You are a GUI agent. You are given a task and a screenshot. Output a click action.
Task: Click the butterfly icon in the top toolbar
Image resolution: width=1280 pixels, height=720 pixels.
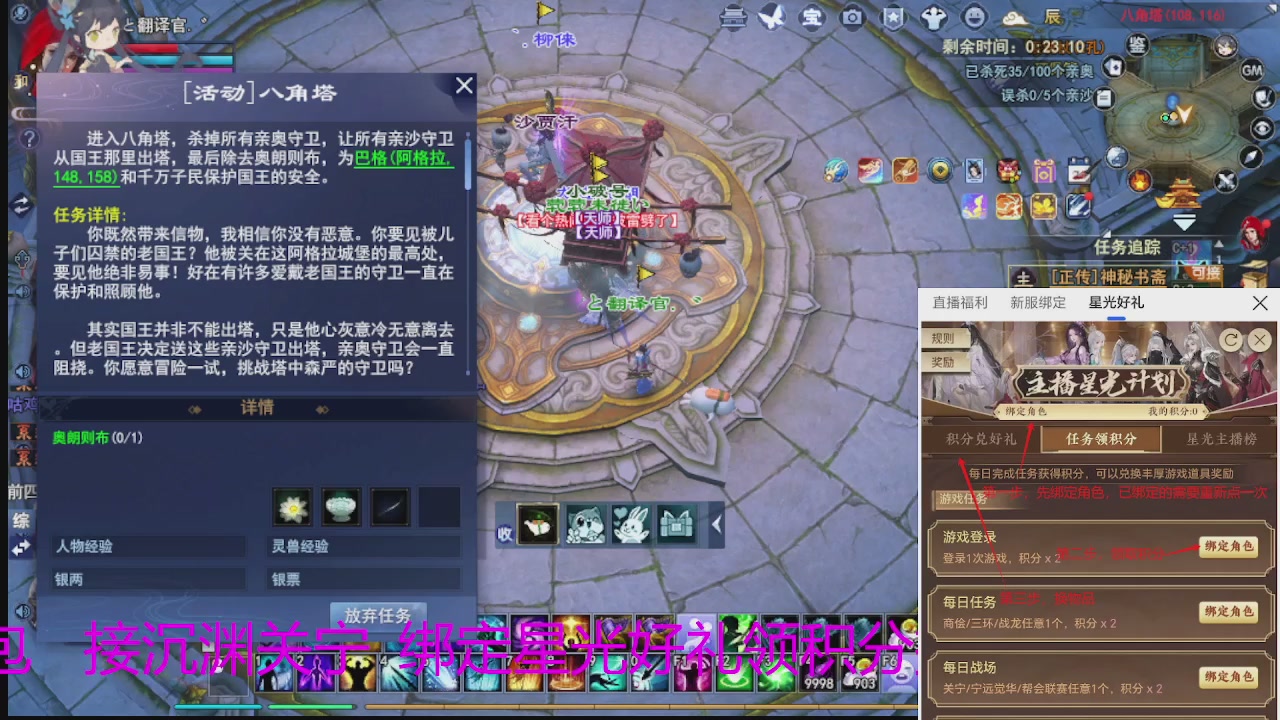pyautogui.click(x=773, y=17)
